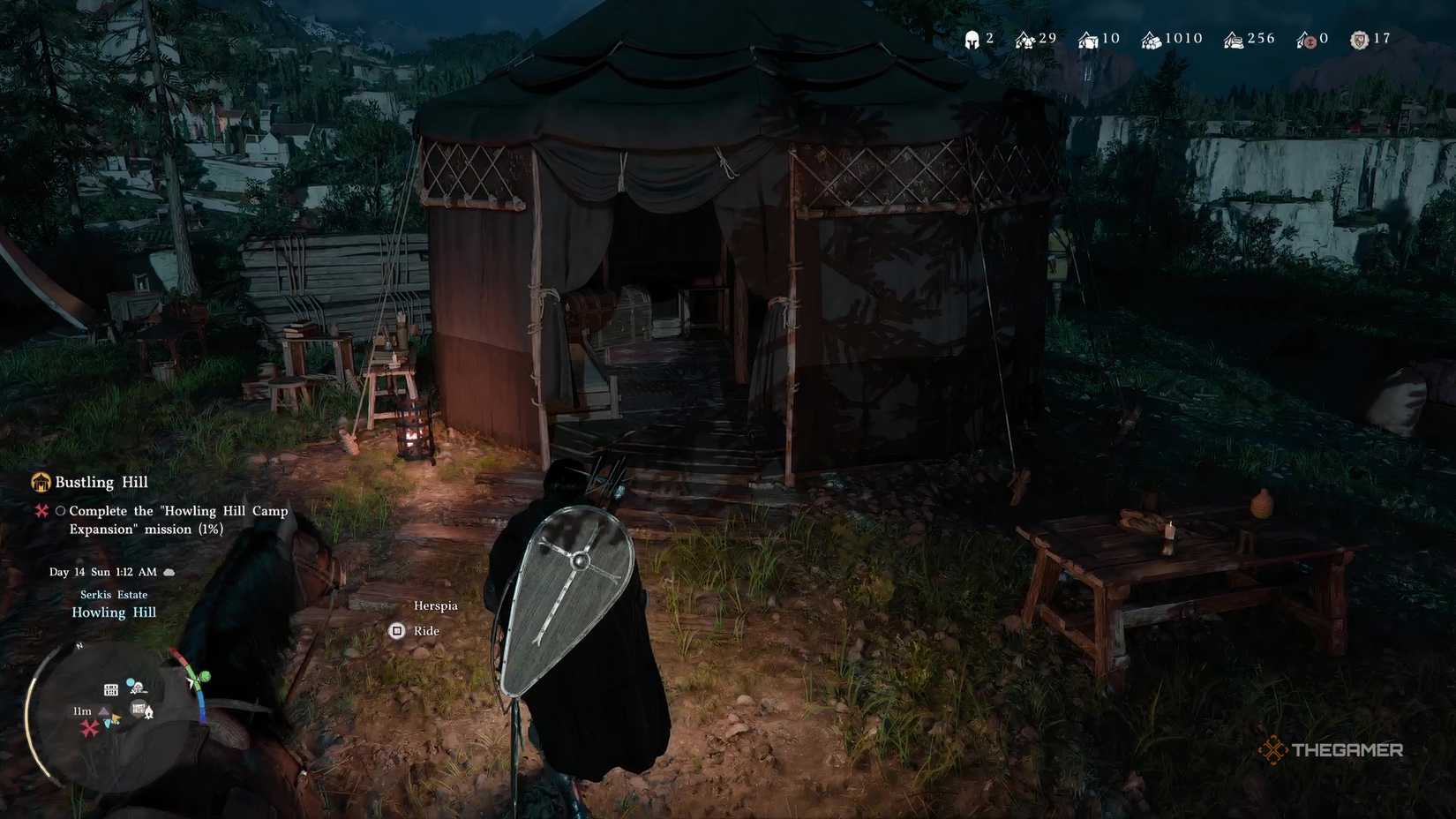Toggle the weather cloud indicator beside the clock

[169, 571]
